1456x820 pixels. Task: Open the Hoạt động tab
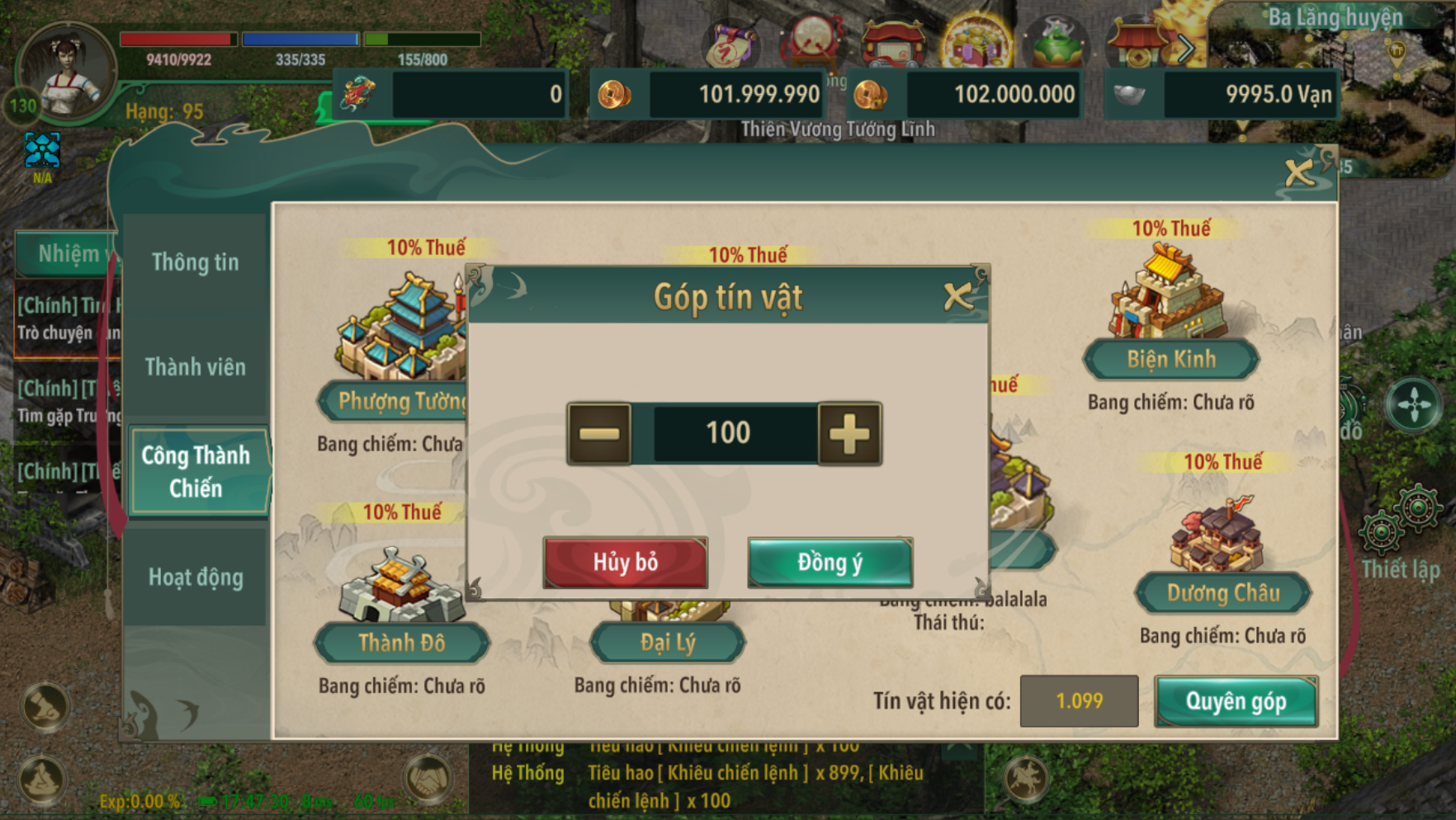coord(196,577)
